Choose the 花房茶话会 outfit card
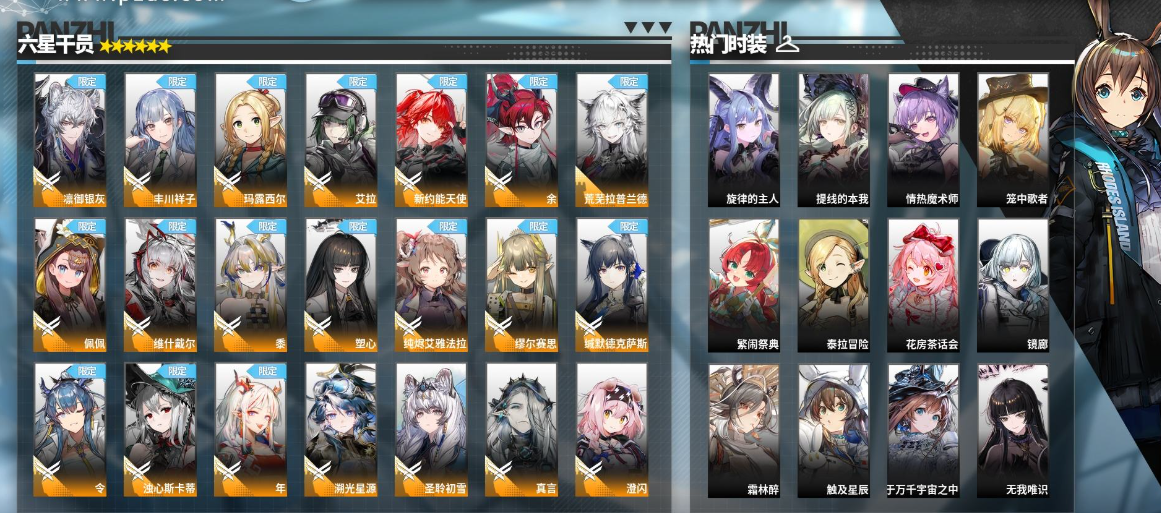1161x513 pixels. pyautogui.click(x=923, y=285)
